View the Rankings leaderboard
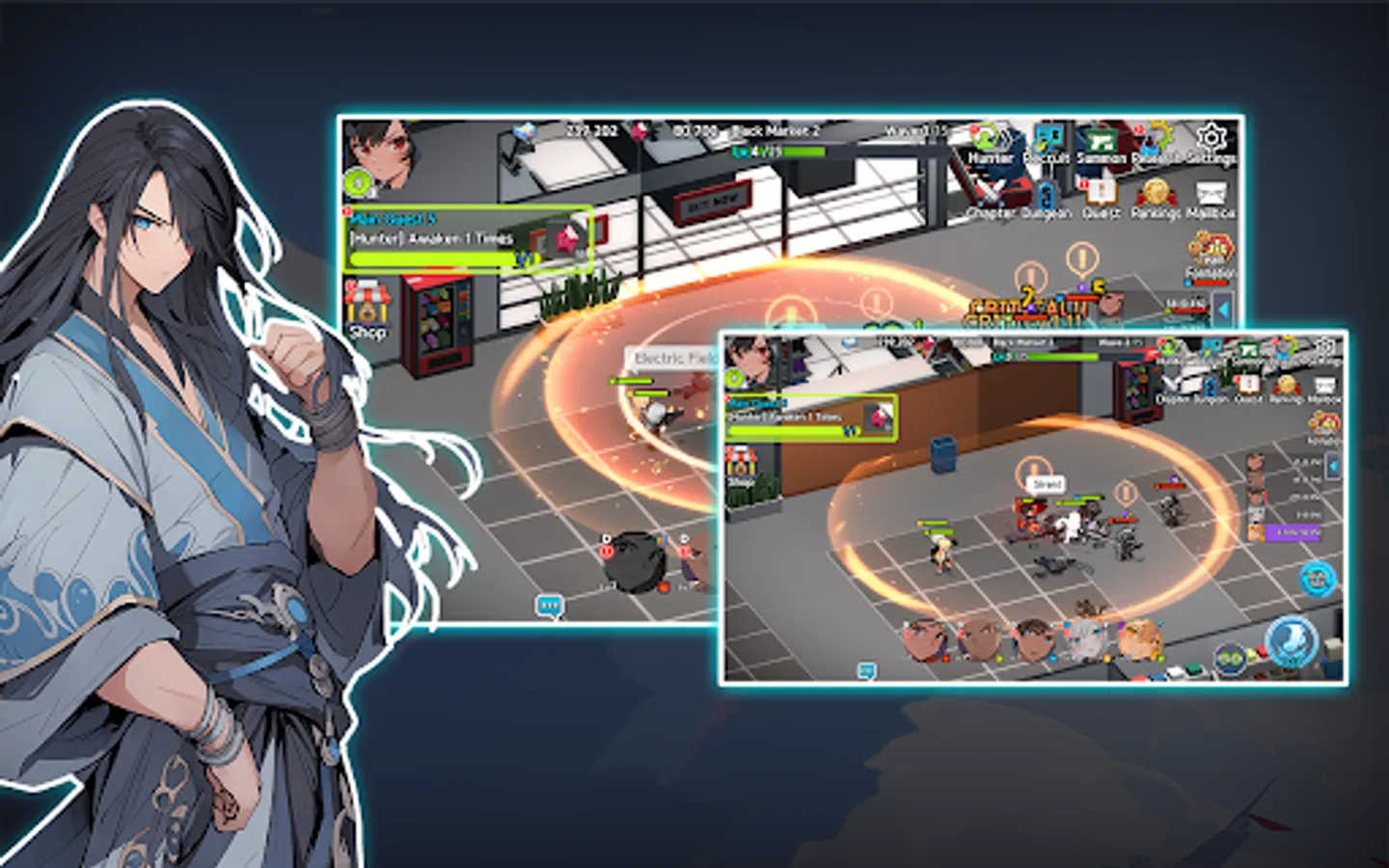 (1157, 192)
